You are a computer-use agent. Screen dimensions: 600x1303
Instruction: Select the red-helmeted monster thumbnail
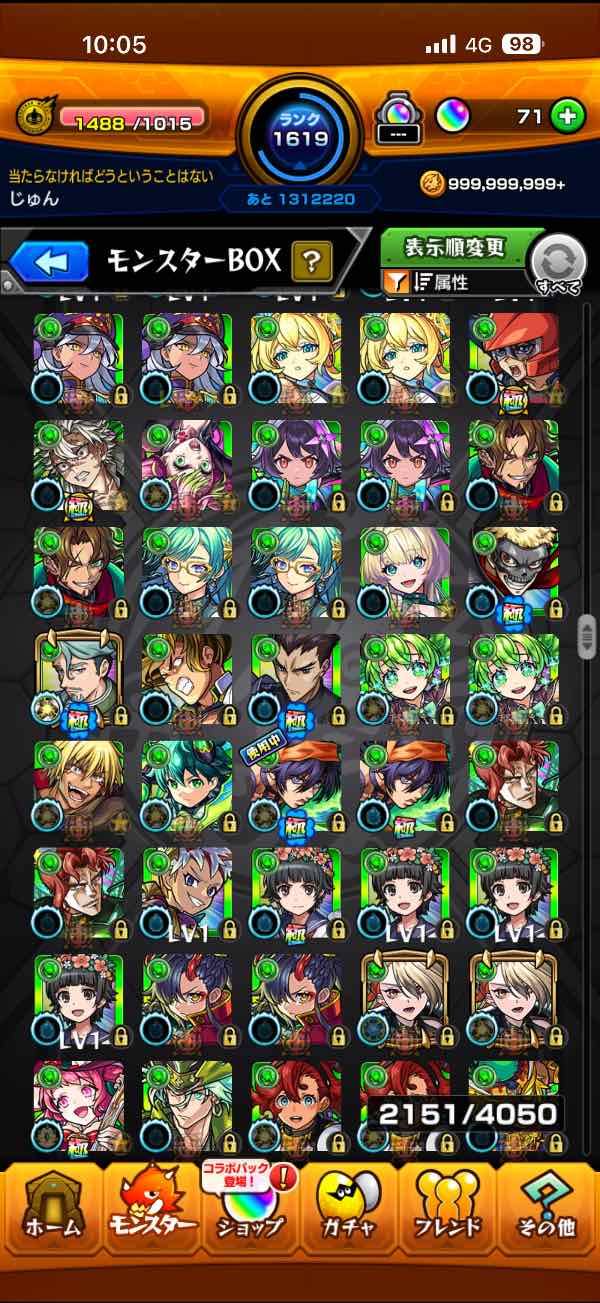pyautogui.click(x=513, y=358)
